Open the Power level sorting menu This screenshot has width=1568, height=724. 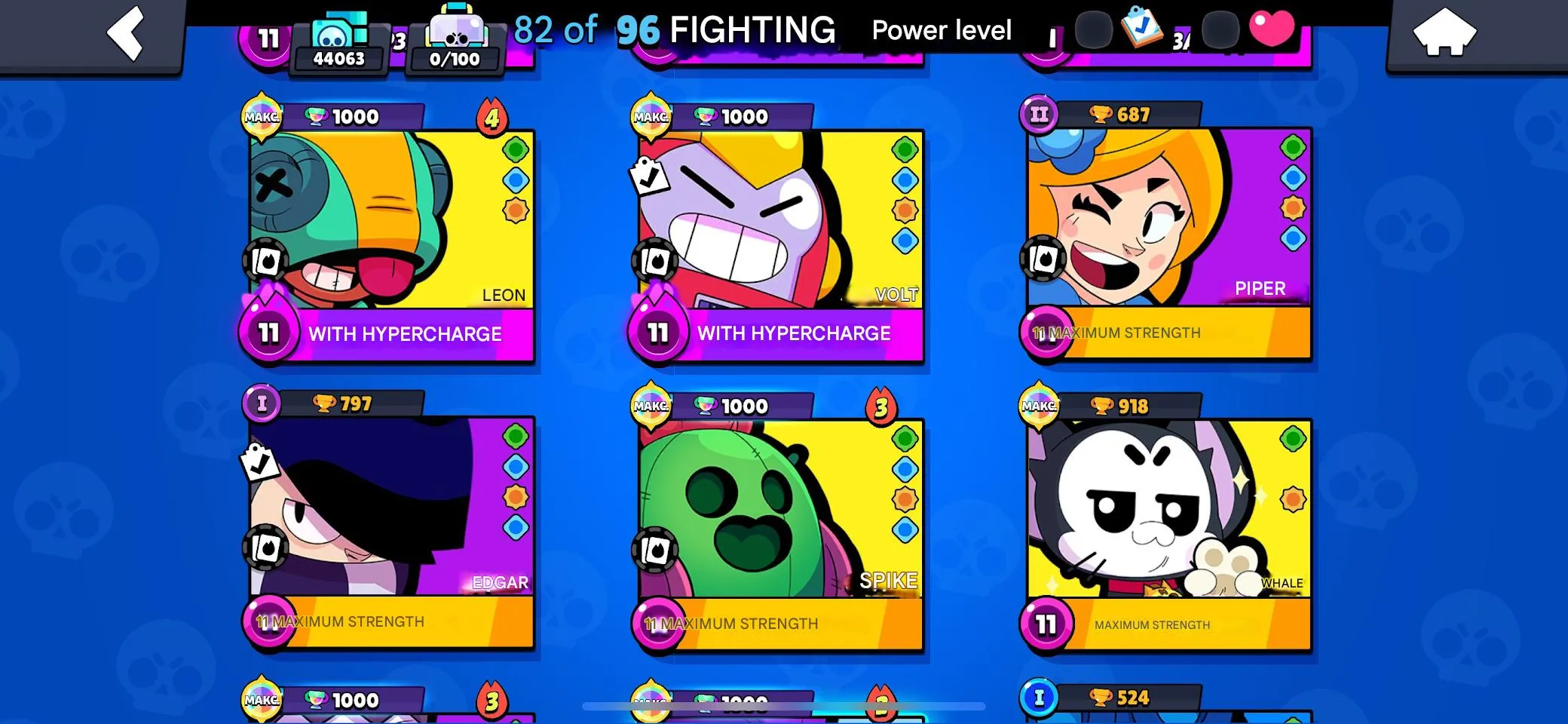(x=942, y=30)
